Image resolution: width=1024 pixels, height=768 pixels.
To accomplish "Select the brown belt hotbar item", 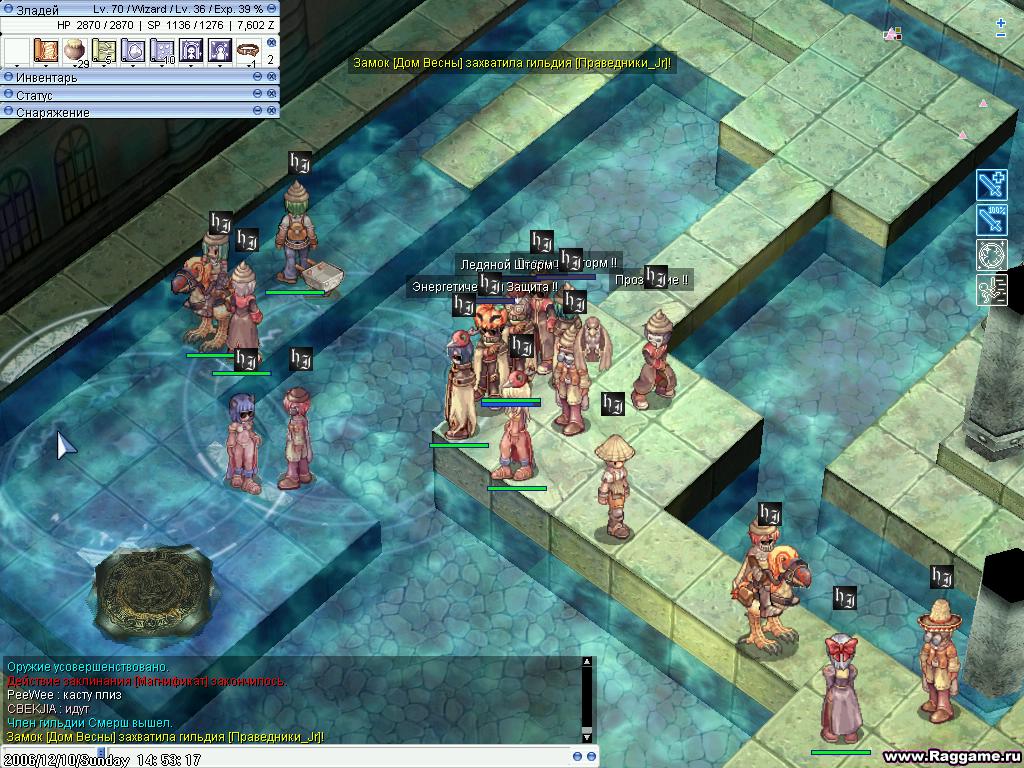I will pos(249,48).
